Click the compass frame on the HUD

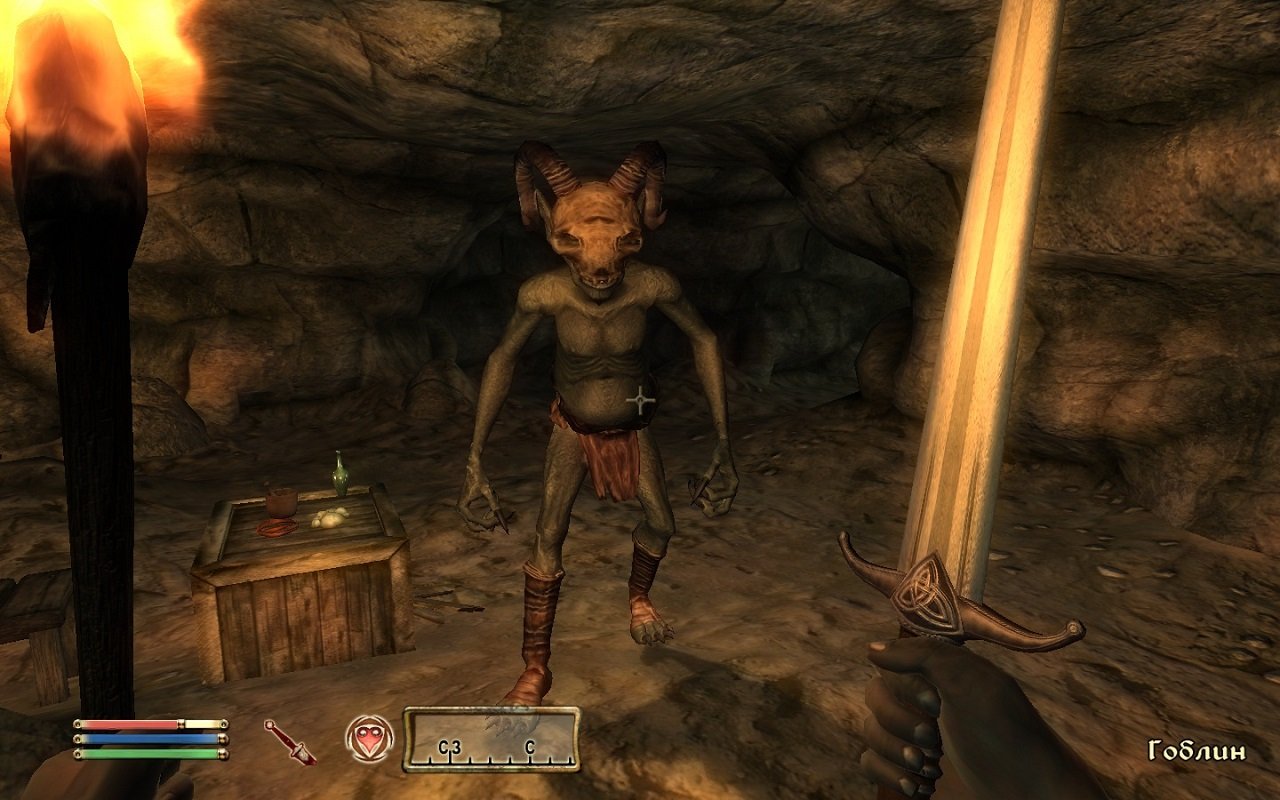pos(493,741)
